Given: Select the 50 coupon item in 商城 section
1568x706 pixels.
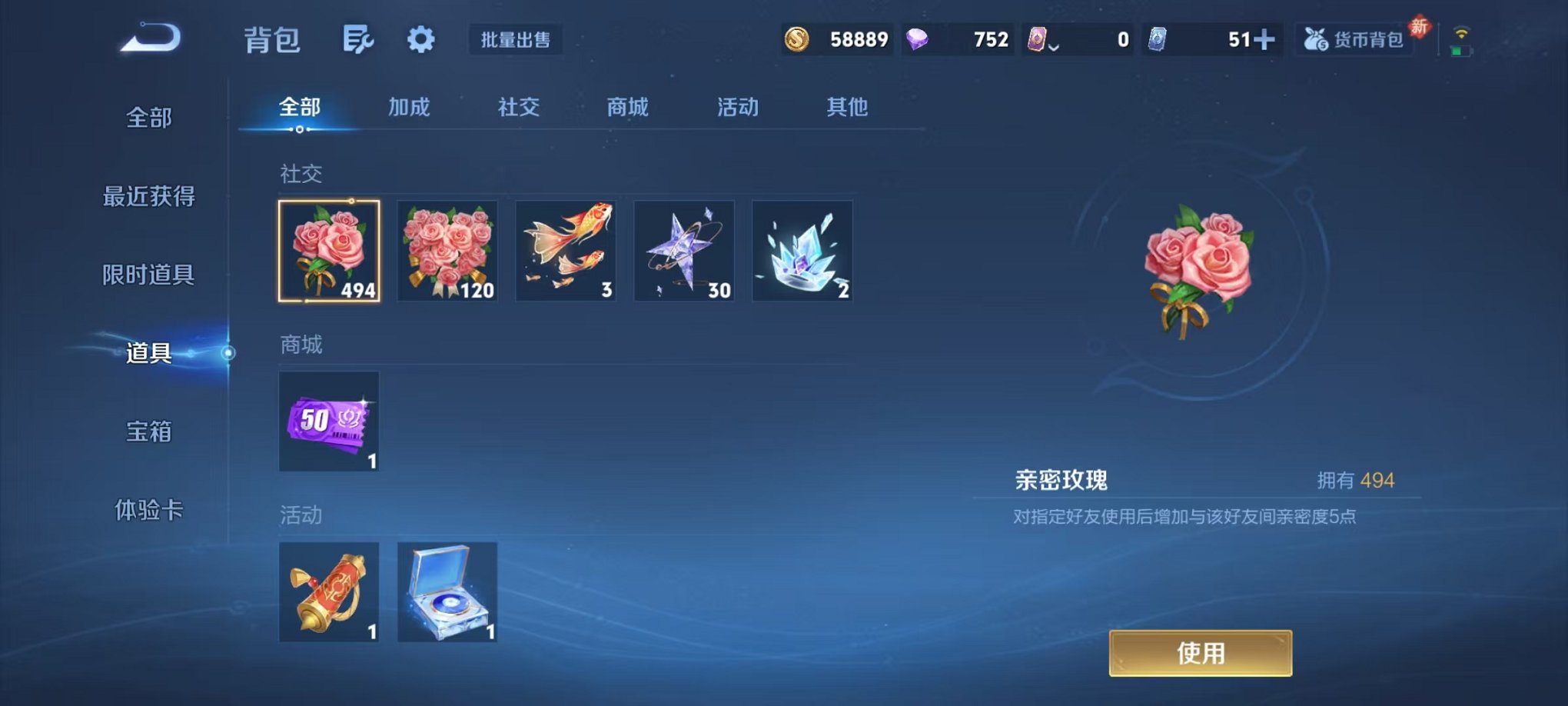Looking at the screenshot, I should [x=329, y=421].
